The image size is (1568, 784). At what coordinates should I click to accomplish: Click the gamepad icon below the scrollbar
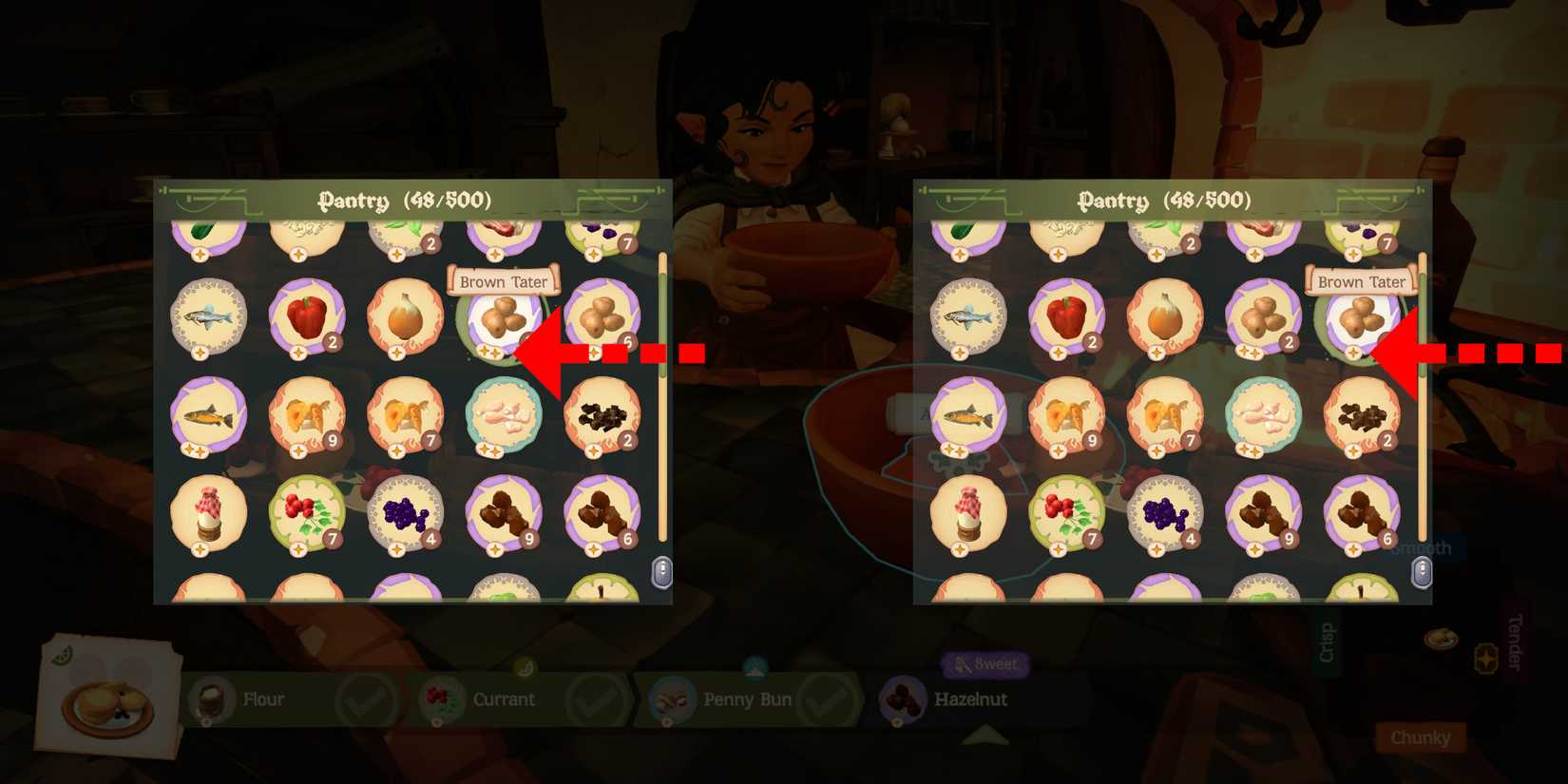(x=661, y=571)
